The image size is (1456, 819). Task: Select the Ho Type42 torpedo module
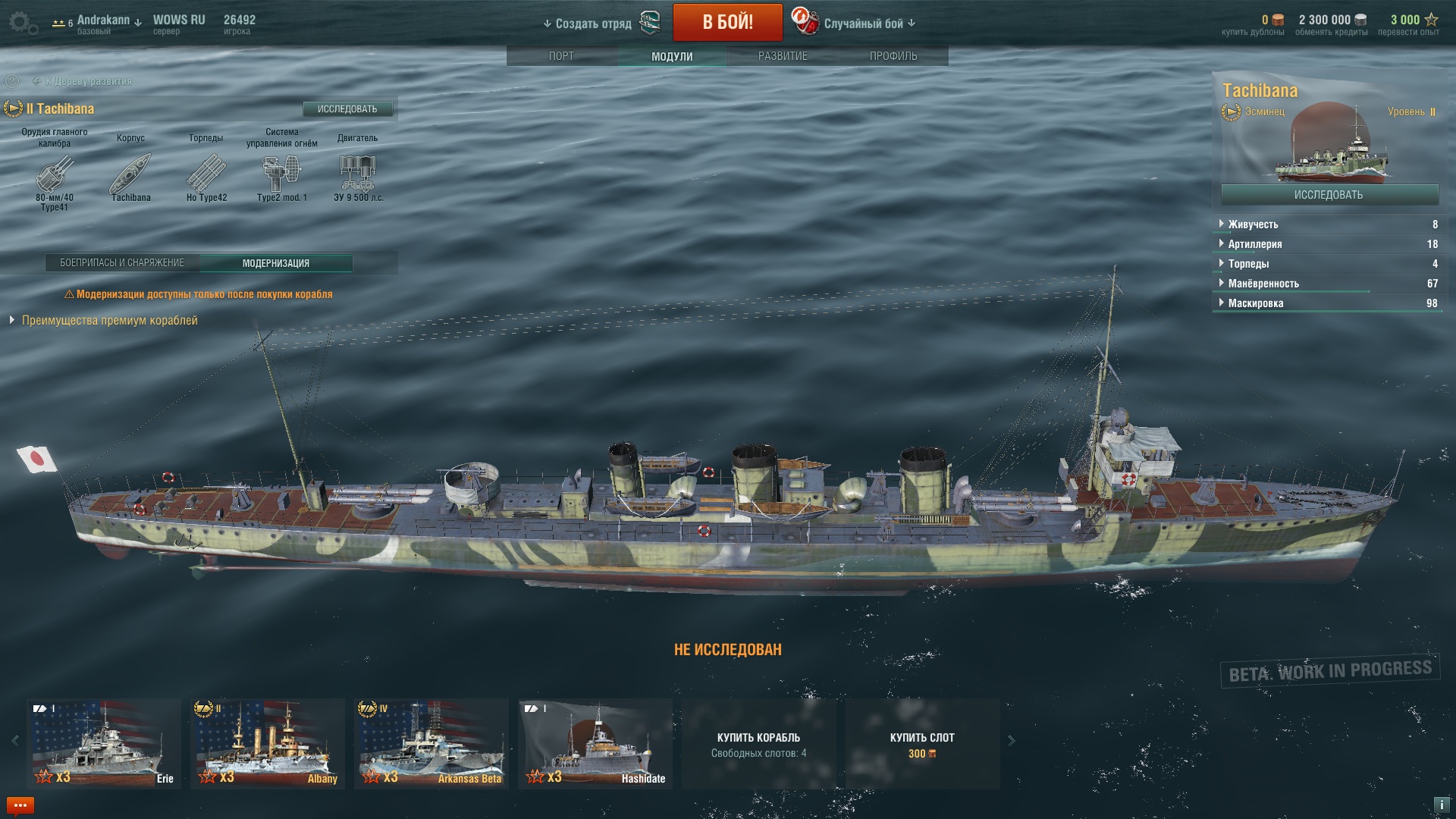[x=206, y=174]
